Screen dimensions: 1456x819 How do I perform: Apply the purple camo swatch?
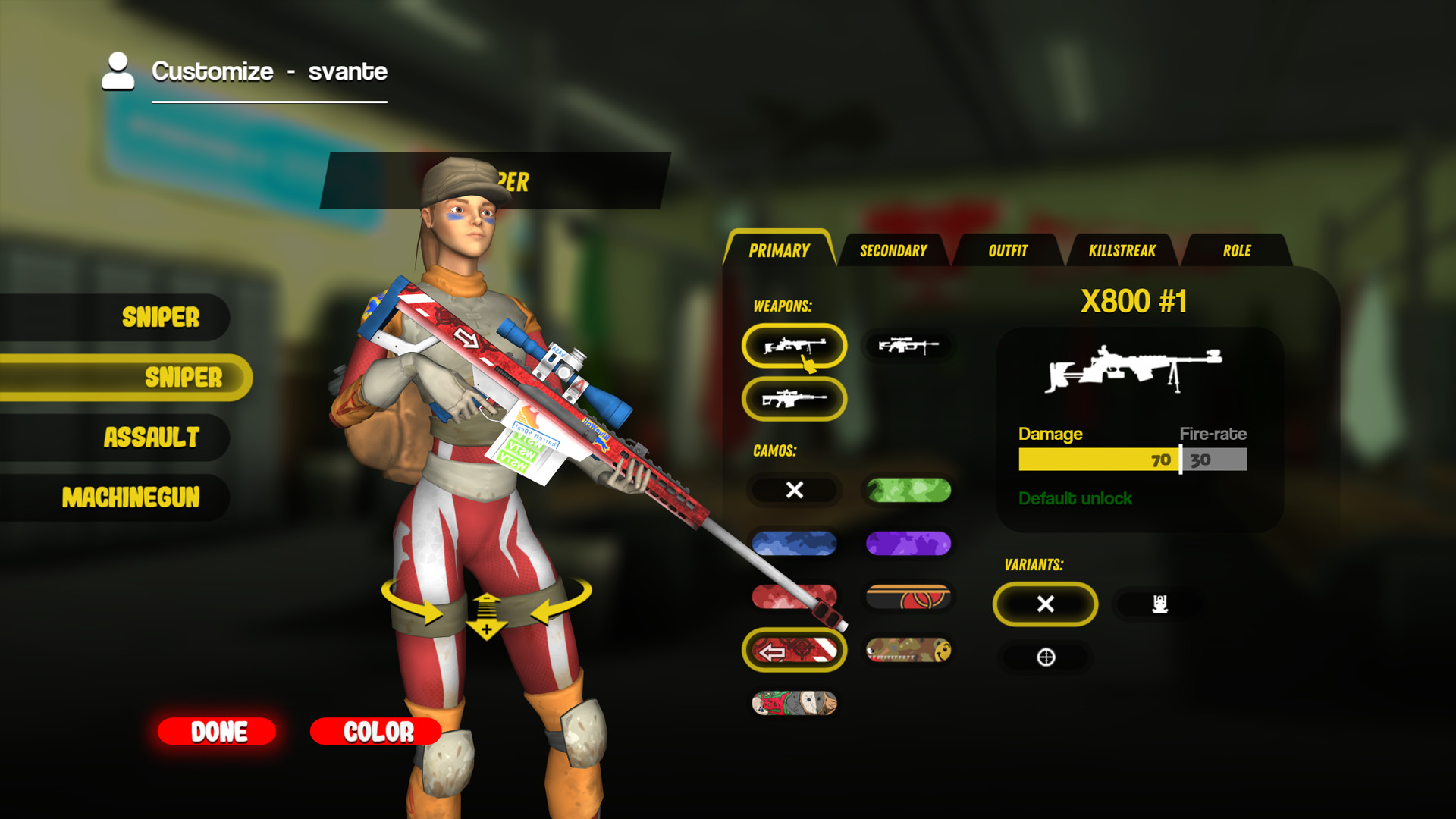point(908,544)
